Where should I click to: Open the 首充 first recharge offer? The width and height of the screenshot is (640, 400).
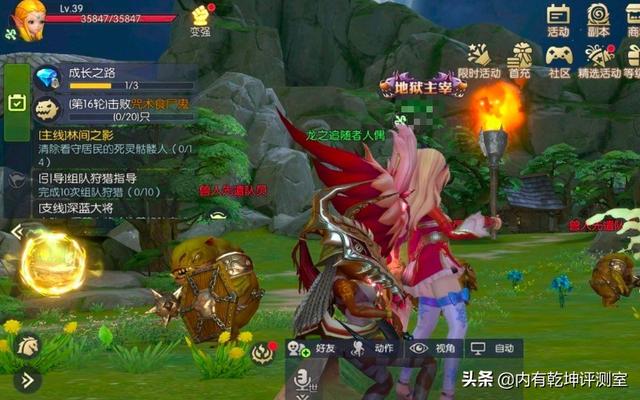pos(519,60)
